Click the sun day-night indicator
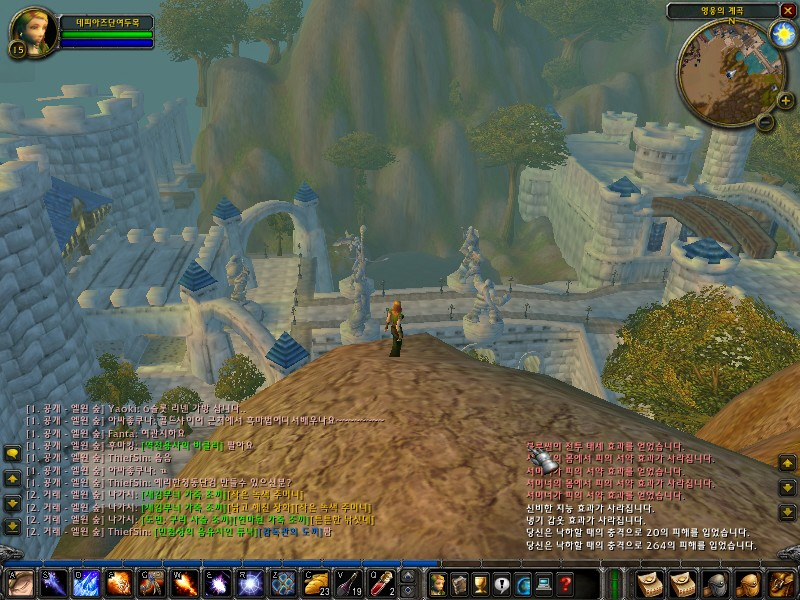Image resolution: width=800 pixels, height=600 pixels. [x=780, y=33]
